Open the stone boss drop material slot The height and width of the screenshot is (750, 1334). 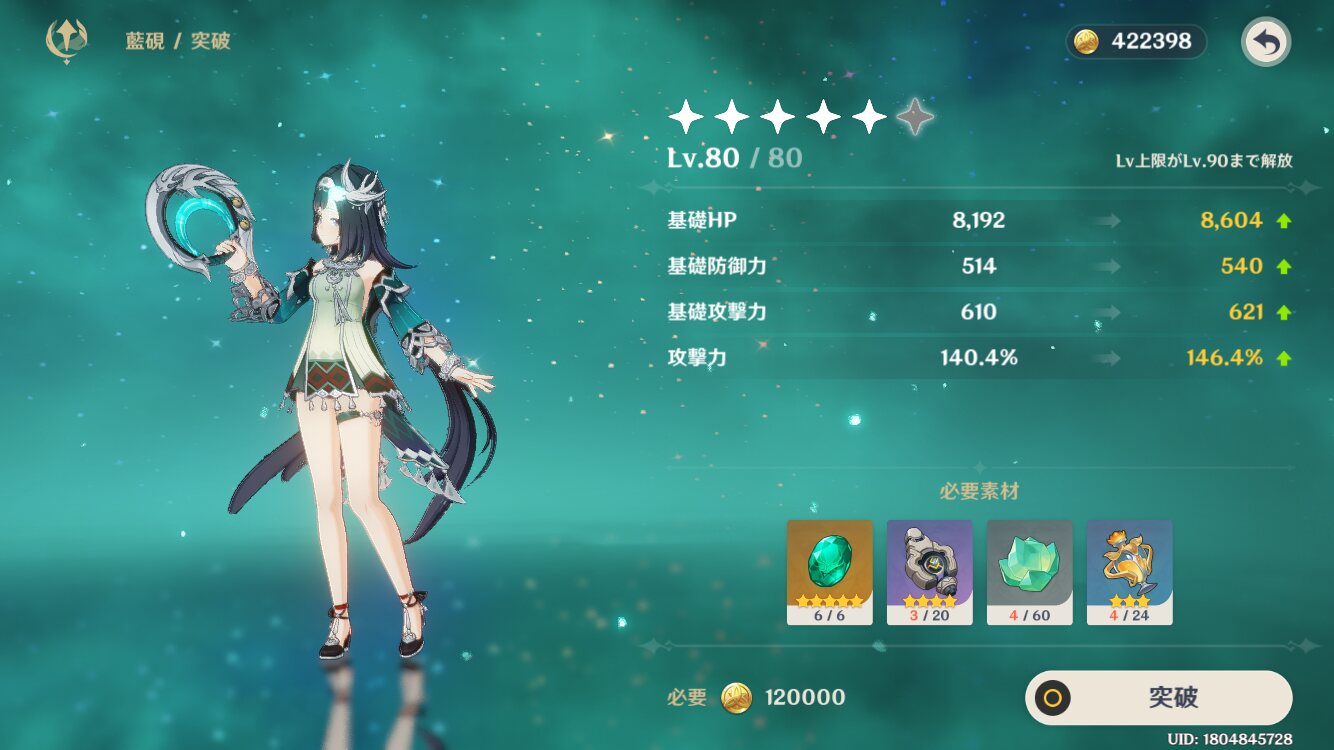[929, 571]
